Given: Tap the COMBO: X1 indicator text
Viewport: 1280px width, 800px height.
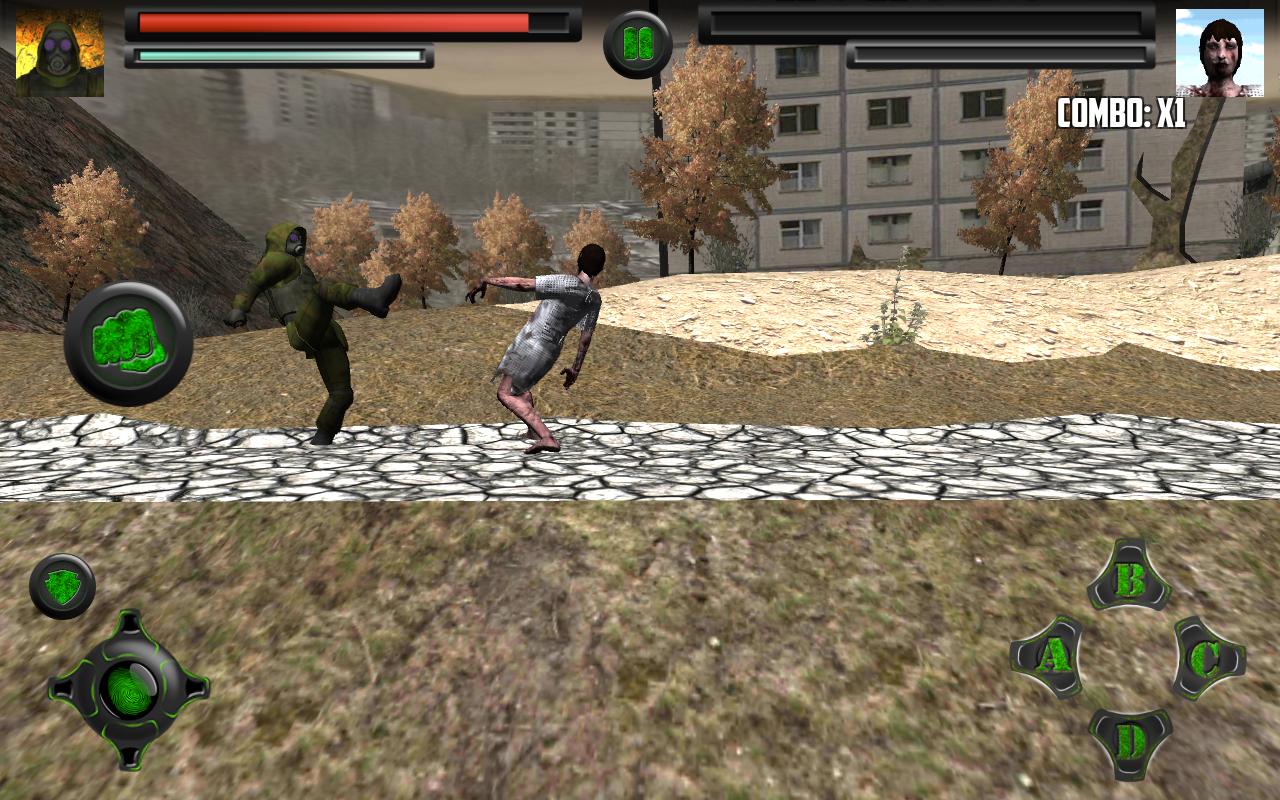Looking at the screenshot, I should click(x=1120, y=112).
